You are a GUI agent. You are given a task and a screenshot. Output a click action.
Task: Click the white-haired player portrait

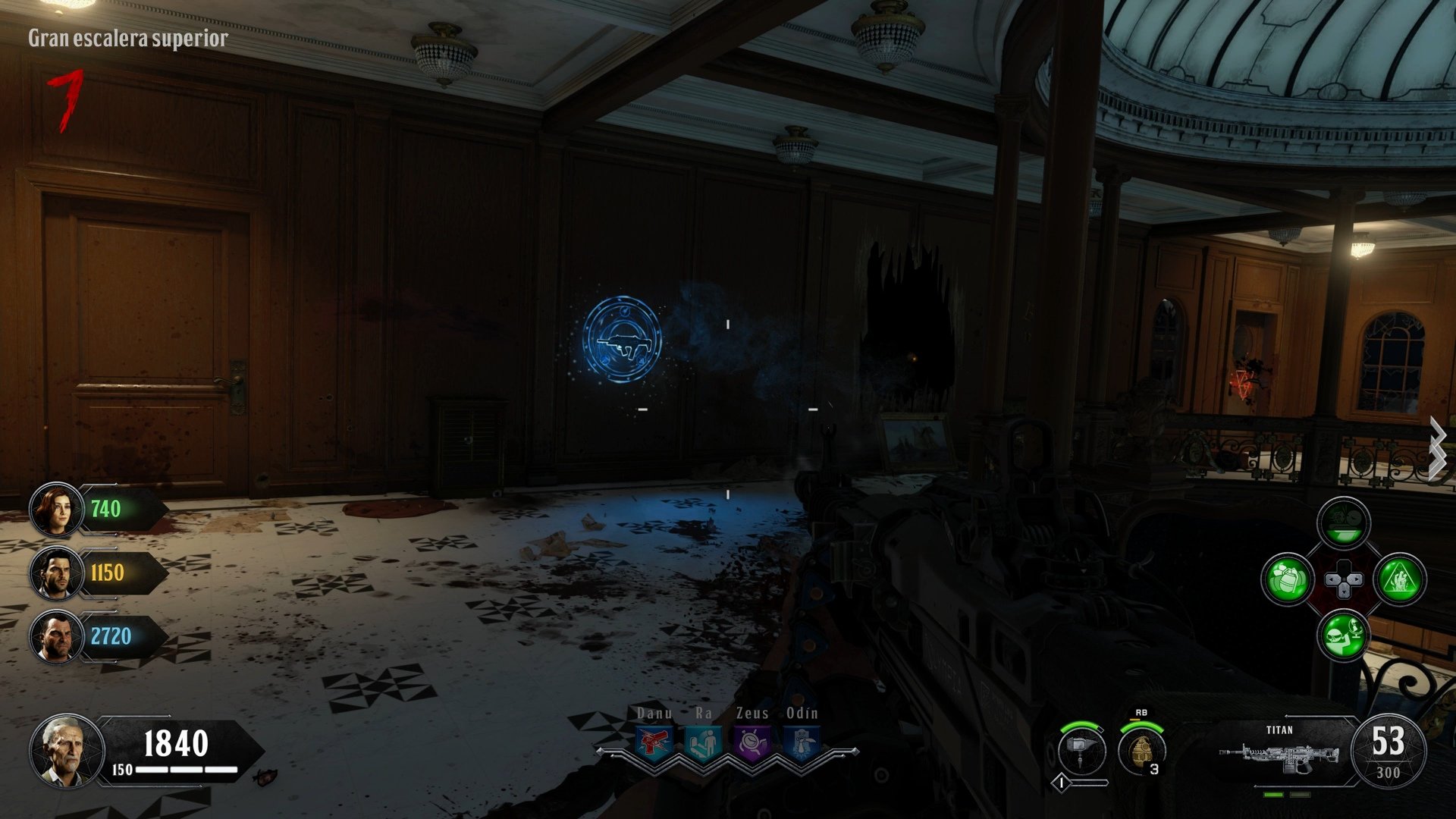[x=66, y=750]
